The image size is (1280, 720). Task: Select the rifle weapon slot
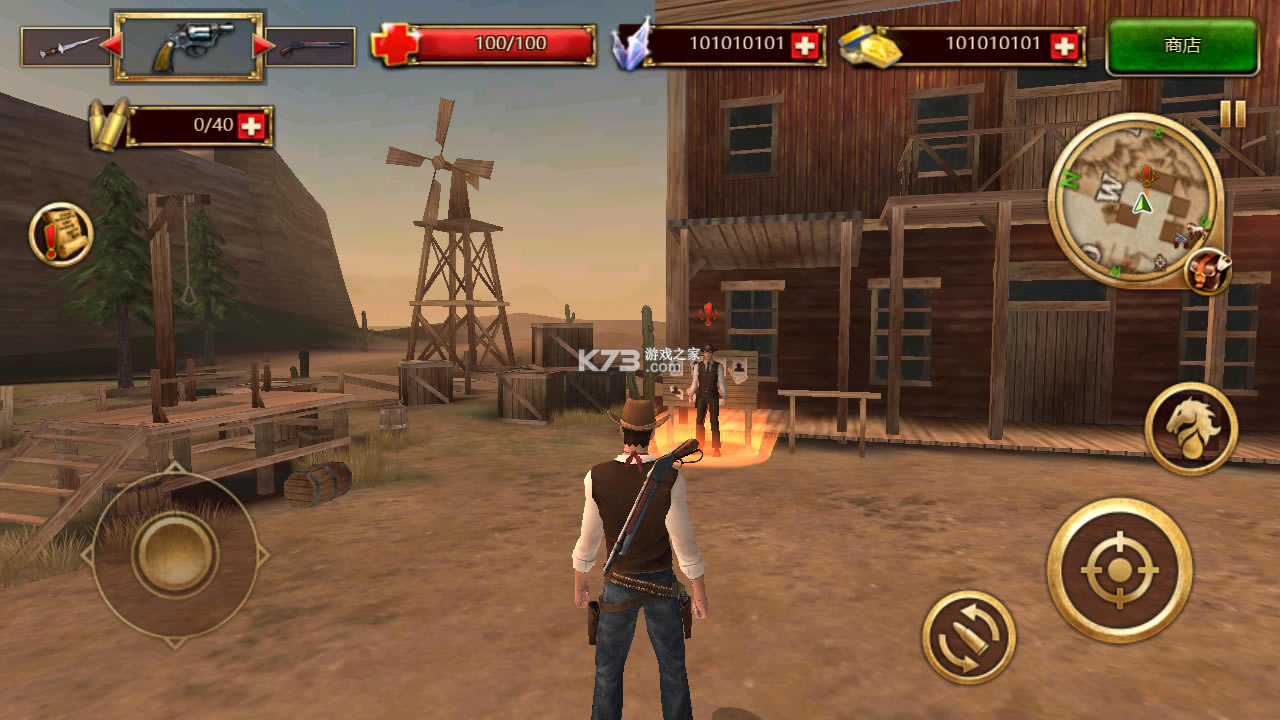[312, 47]
